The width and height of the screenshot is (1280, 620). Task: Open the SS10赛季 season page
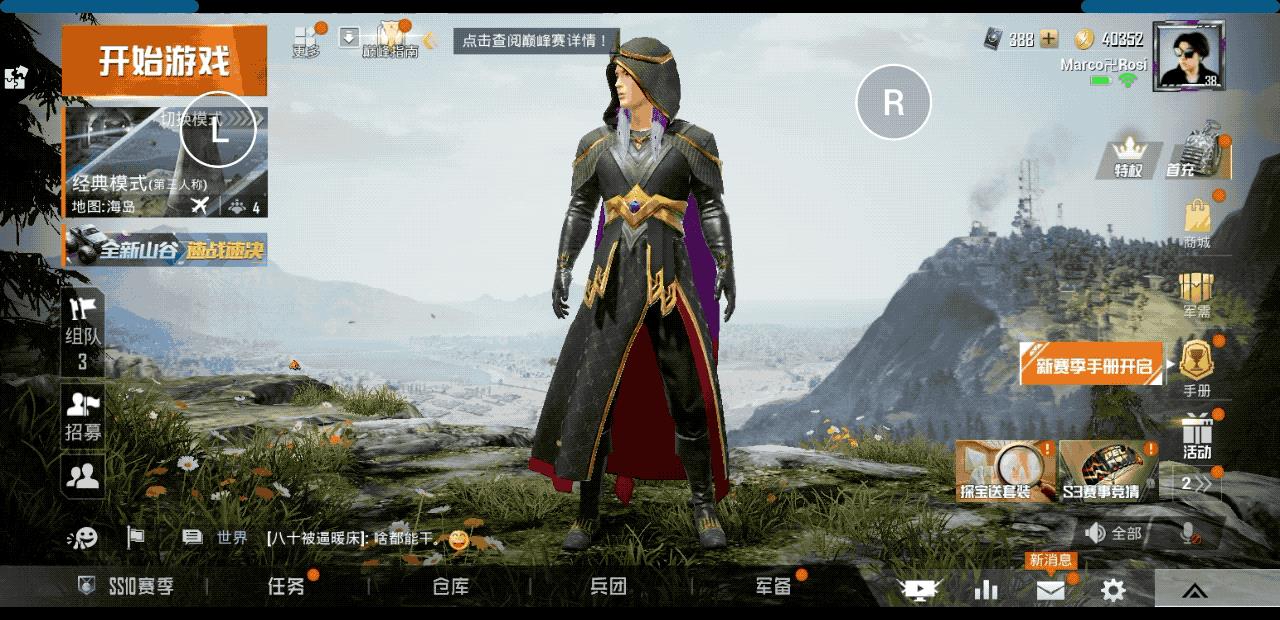(127, 587)
